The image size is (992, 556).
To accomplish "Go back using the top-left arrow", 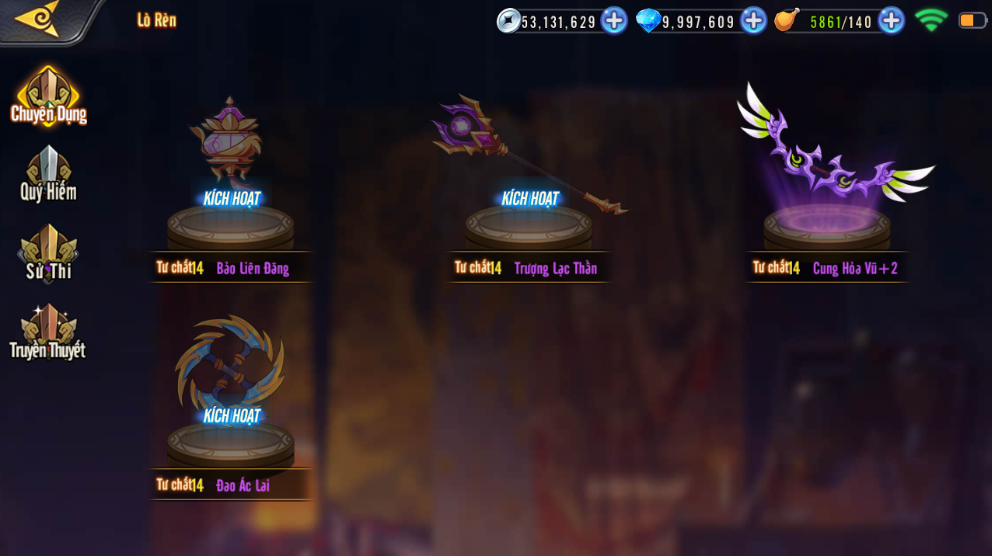I will (x=38, y=19).
